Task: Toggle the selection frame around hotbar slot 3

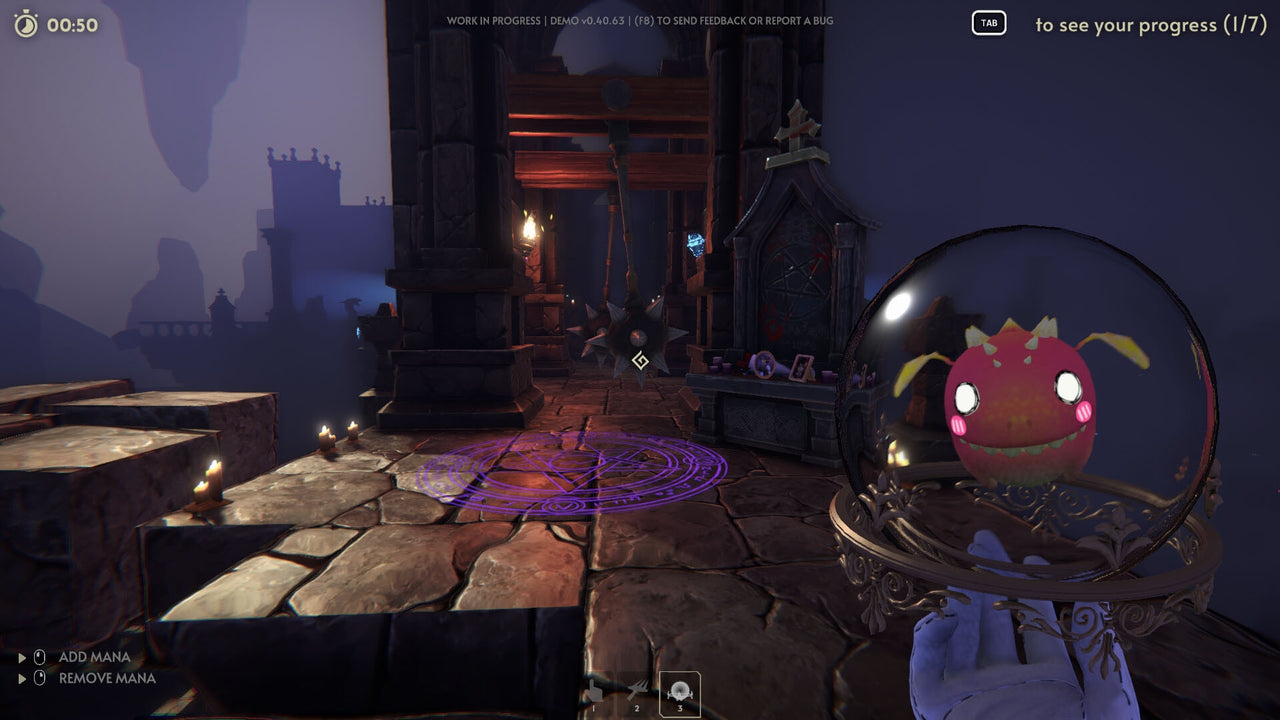Action: [679, 691]
